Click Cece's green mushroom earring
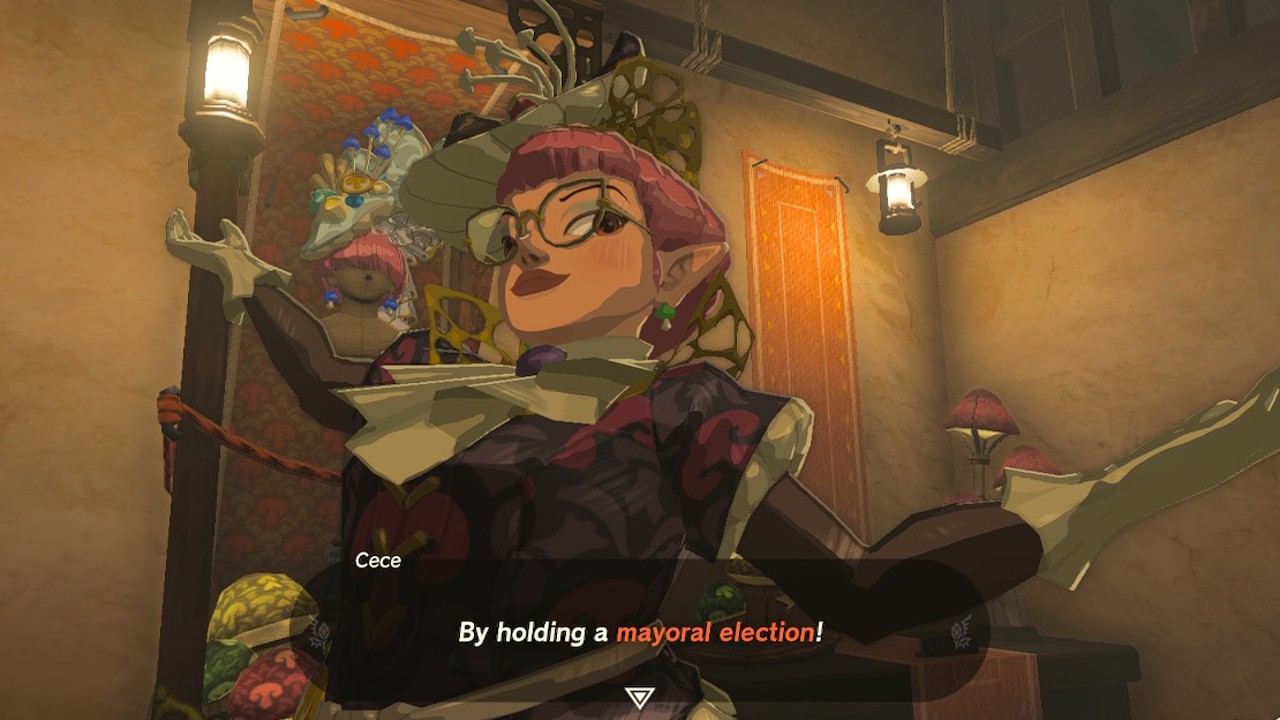The width and height of the screenshot is (1280, 720). coord(666,313)
